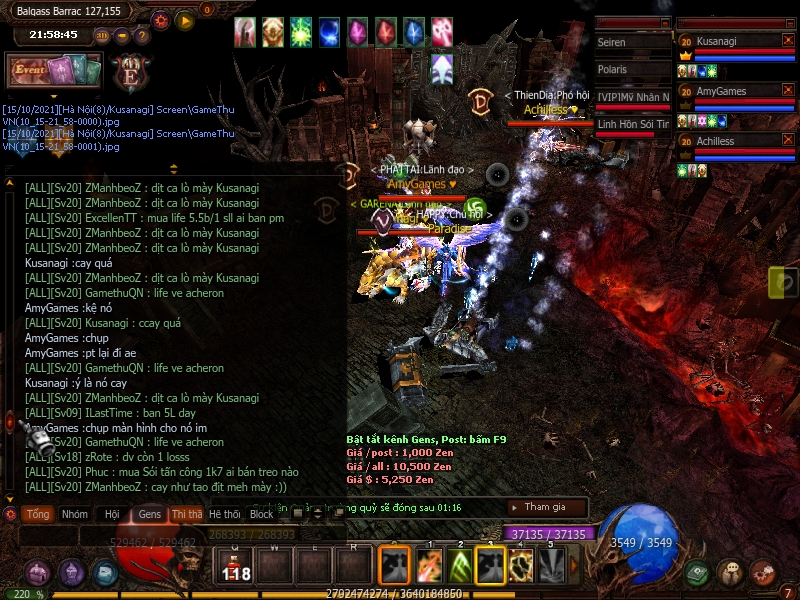This screenshot has width=800, height=600.
Task: Select the Block chat tab
Action: tap(262, 514)
